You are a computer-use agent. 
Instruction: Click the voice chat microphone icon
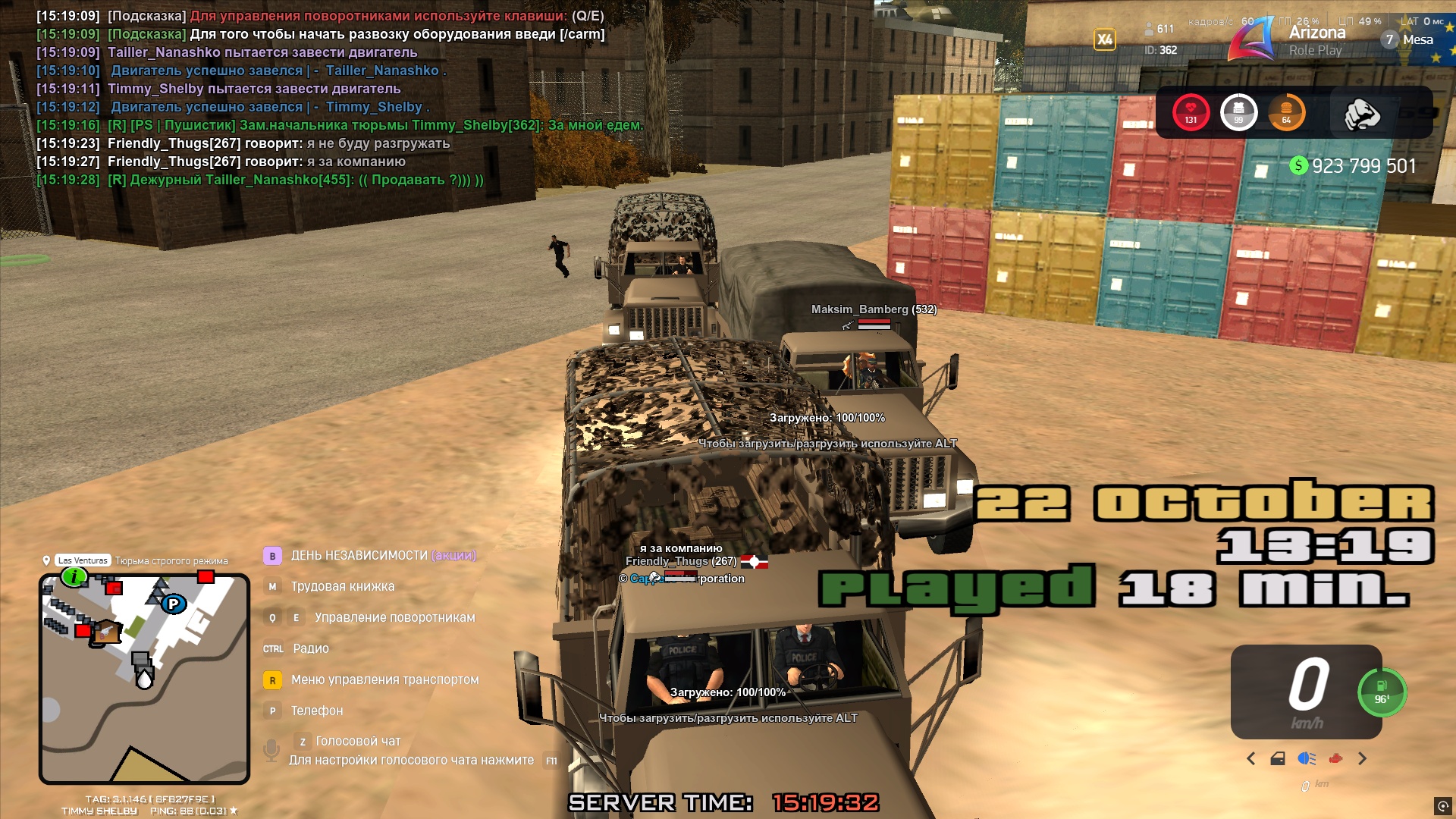pyautogui.click(x=271, y=750)
